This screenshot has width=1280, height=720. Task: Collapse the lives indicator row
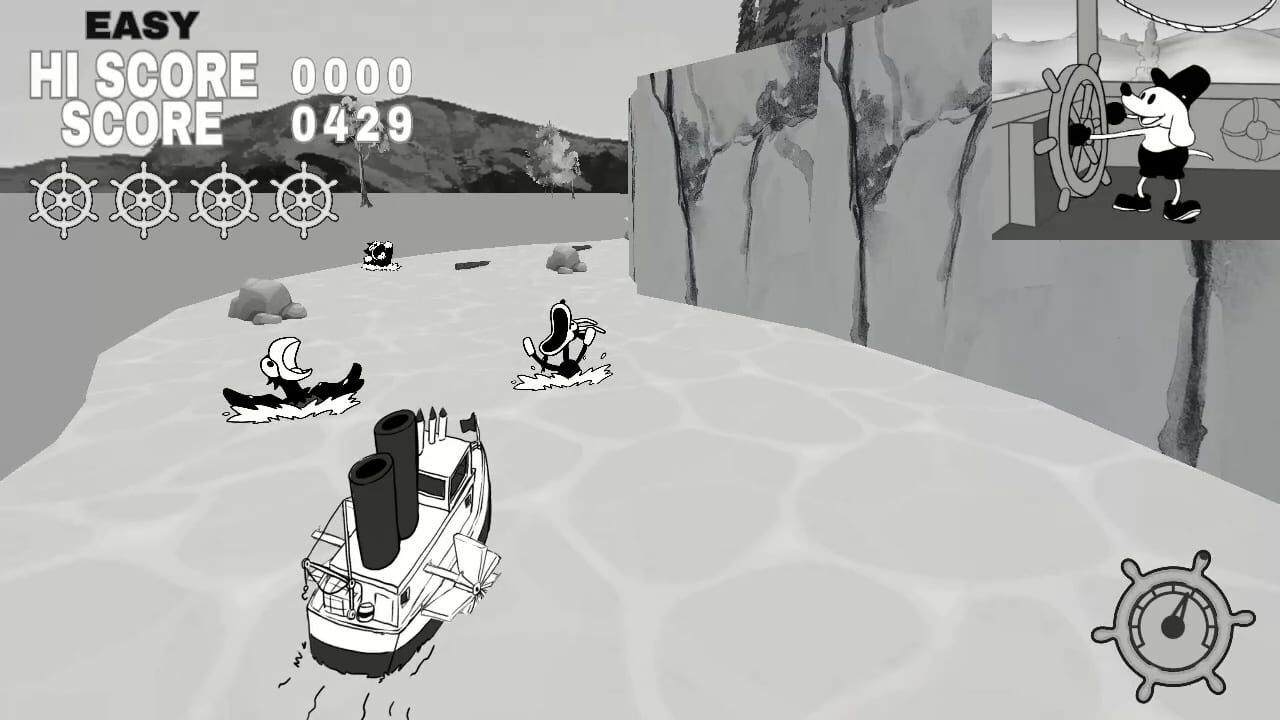pyautogui.click(x=183, y=201)
